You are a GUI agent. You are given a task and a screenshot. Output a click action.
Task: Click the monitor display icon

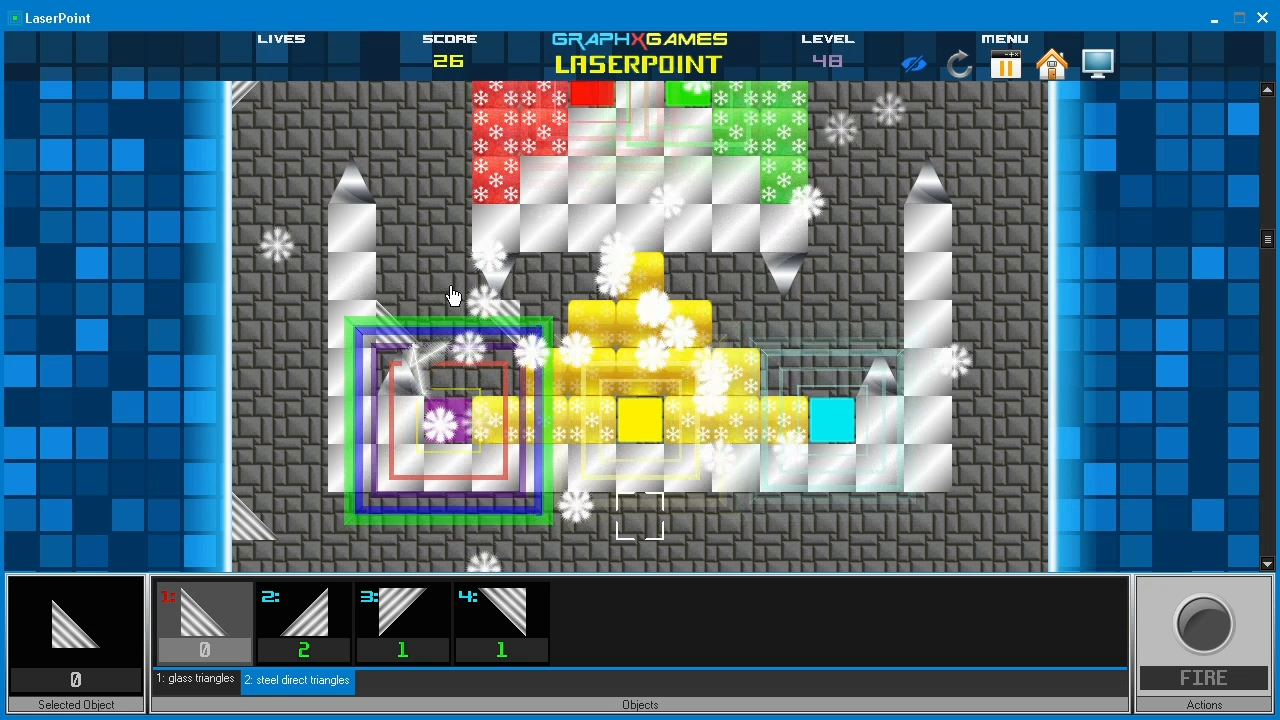pyautogui.click(x=1097, y=64)
